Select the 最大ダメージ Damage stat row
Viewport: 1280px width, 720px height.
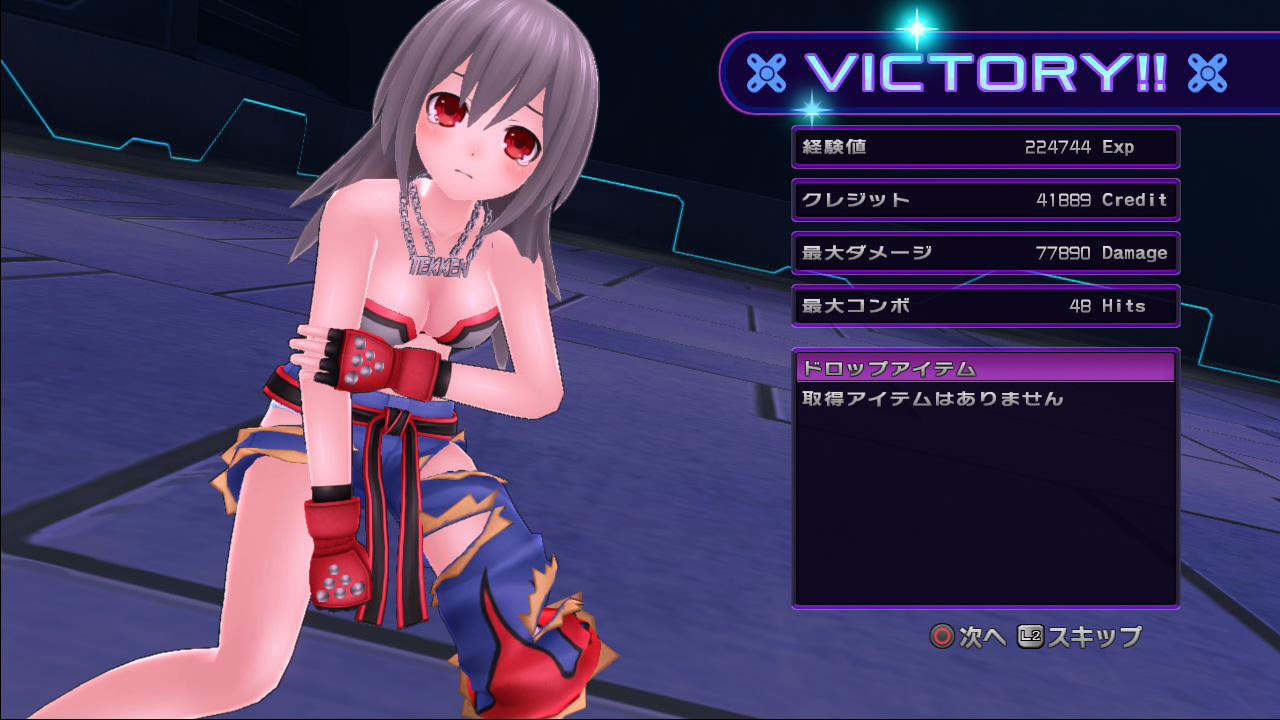[x=985, y=252]
